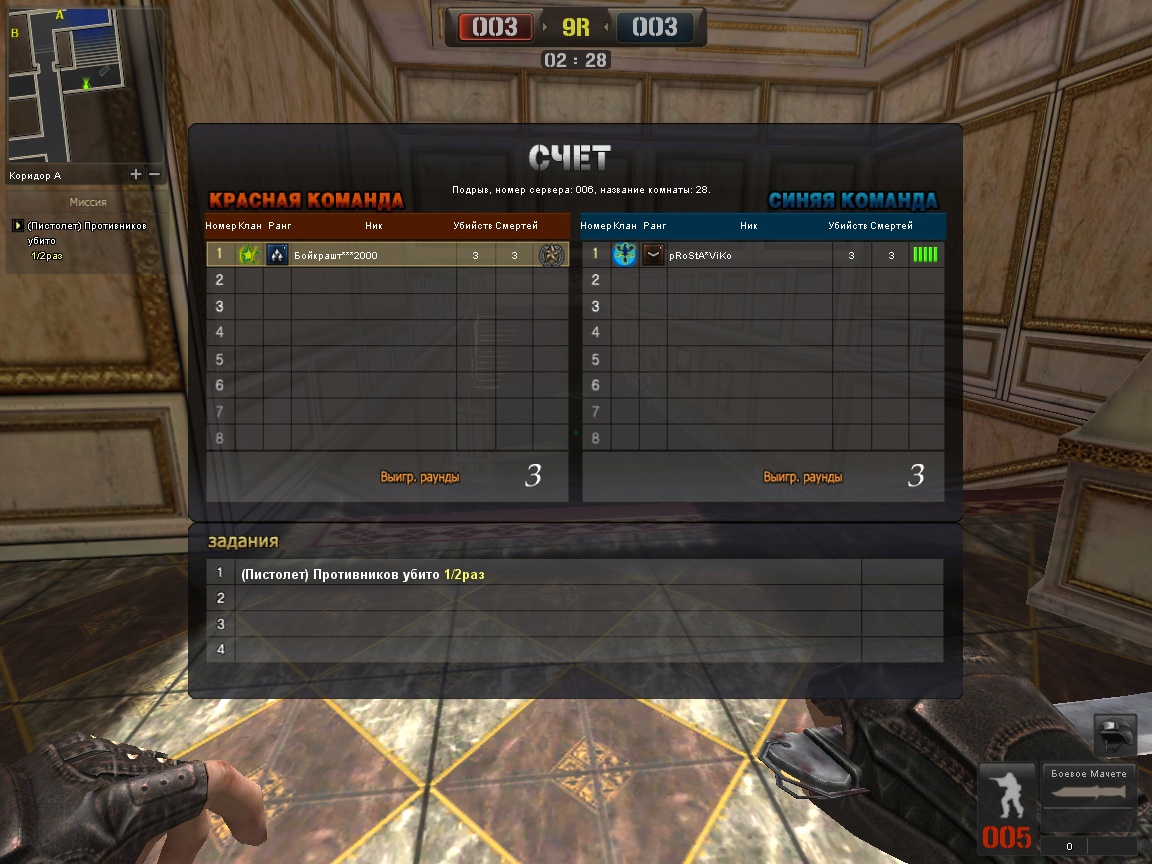Zoom out the minimap with minus button
The image size is (1152, 864).
(x=154, y=174)
